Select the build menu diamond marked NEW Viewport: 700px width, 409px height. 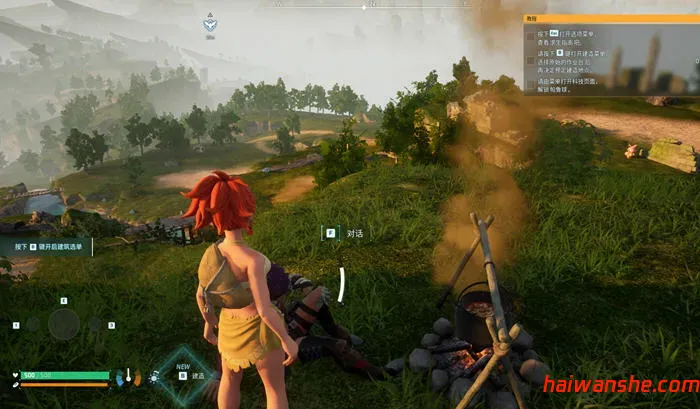tap(184, 374)
